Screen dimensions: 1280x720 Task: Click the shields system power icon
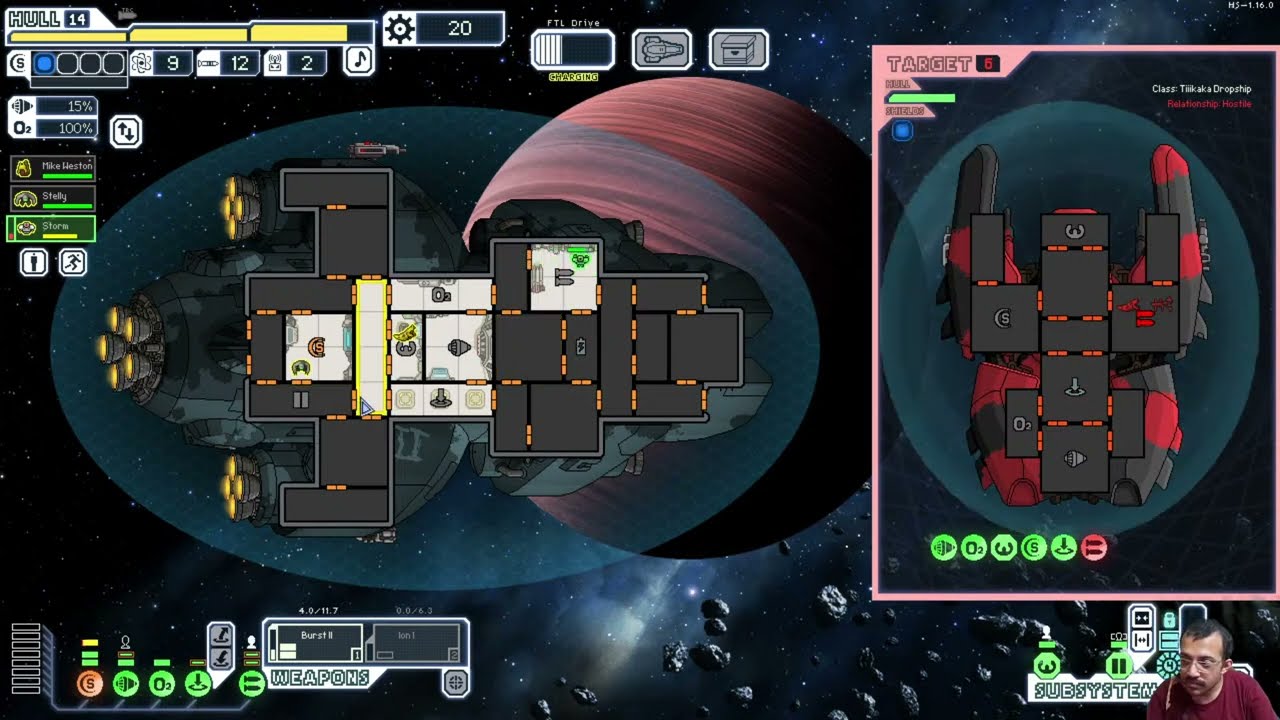click(x=90, y=684)
